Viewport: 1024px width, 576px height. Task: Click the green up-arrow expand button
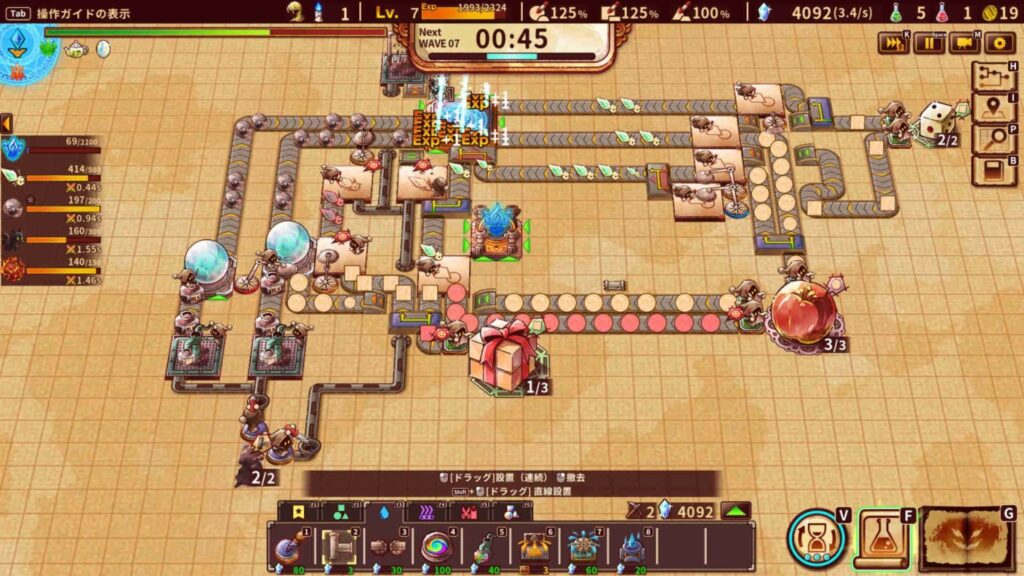736,511
